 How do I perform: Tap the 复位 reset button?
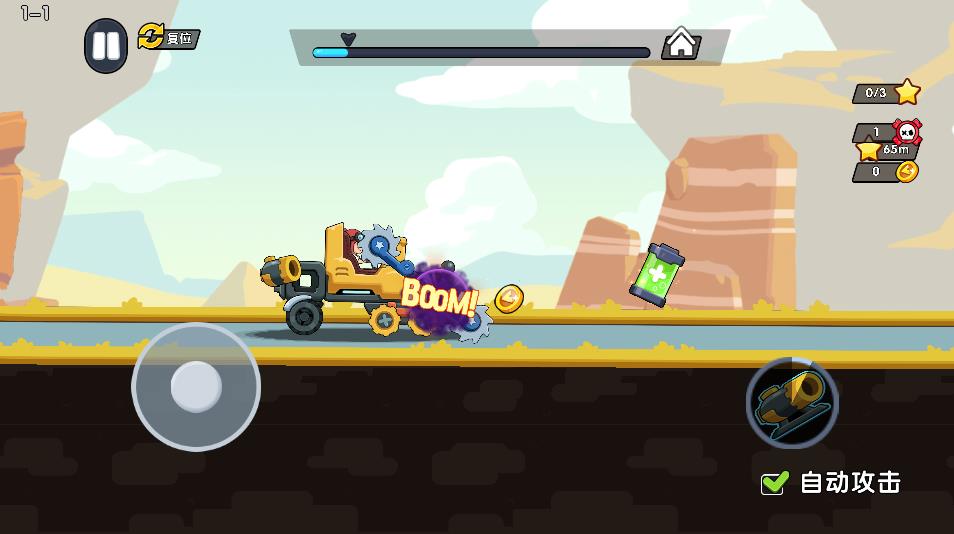tap(169, 38)
